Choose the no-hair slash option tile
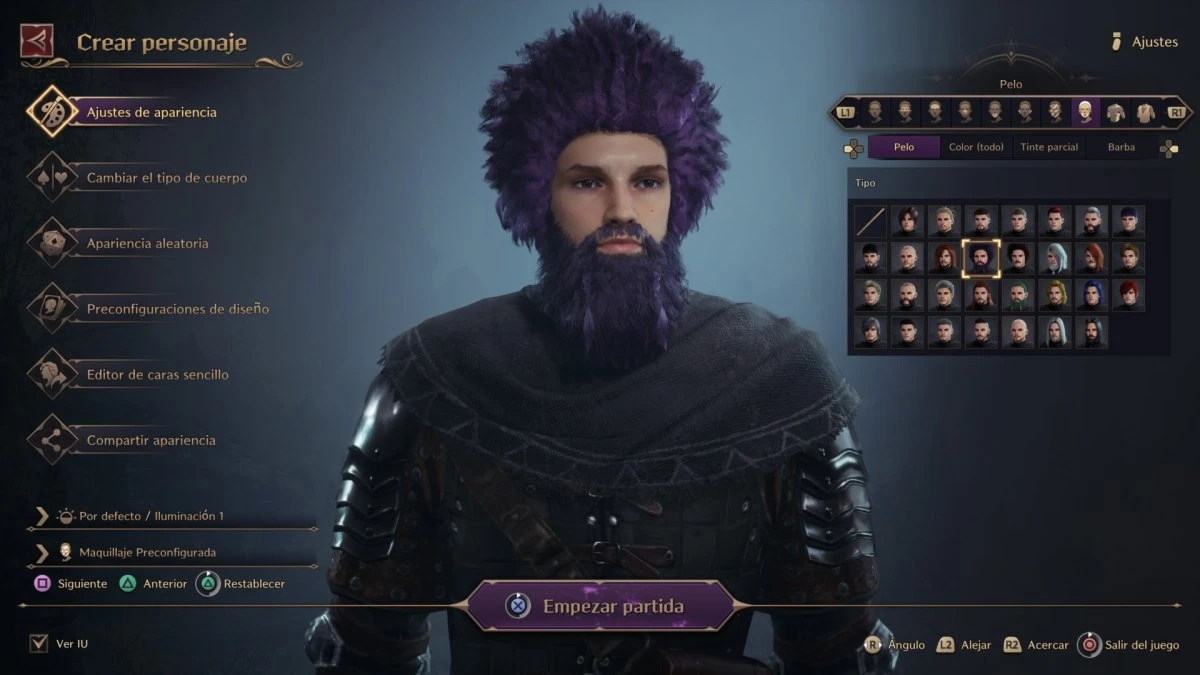Viewport: 1200px width, 675px height. click(x=870, y=221)
